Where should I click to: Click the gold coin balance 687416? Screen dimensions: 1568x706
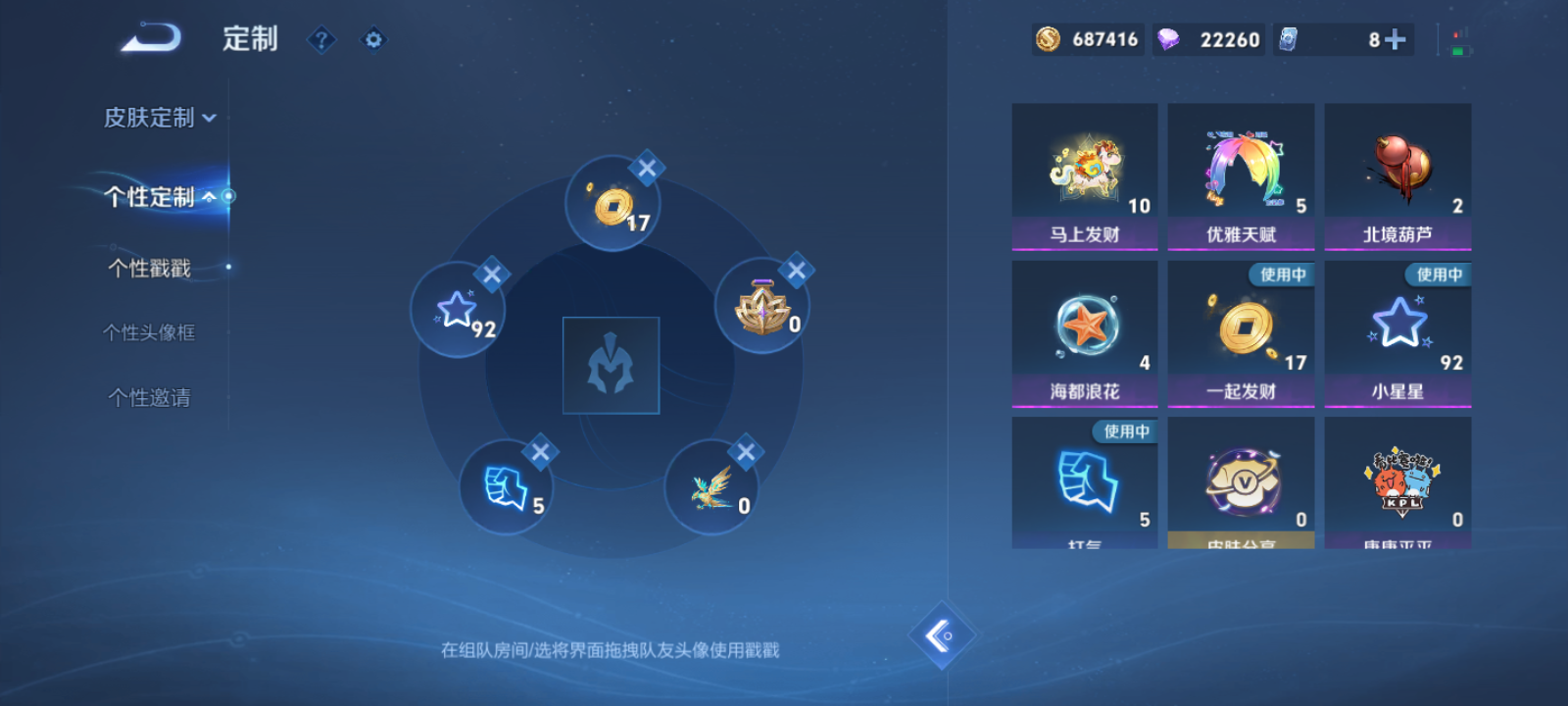[1087, 40]
